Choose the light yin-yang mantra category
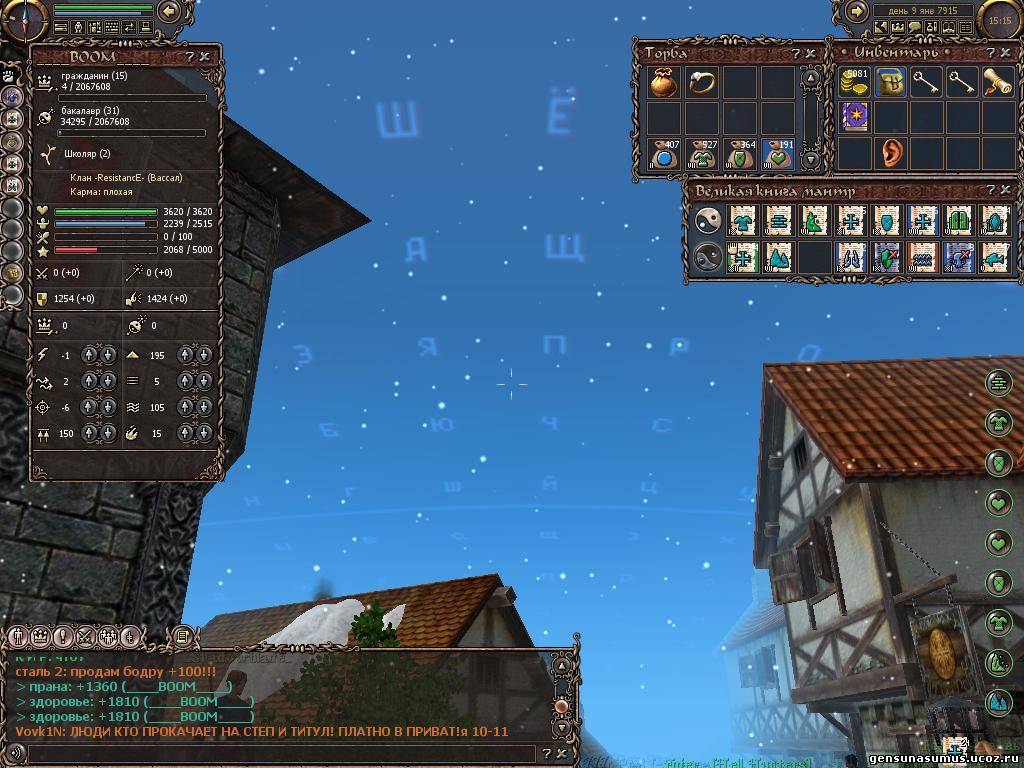The image size is (1024, 768). pos(707,221)
